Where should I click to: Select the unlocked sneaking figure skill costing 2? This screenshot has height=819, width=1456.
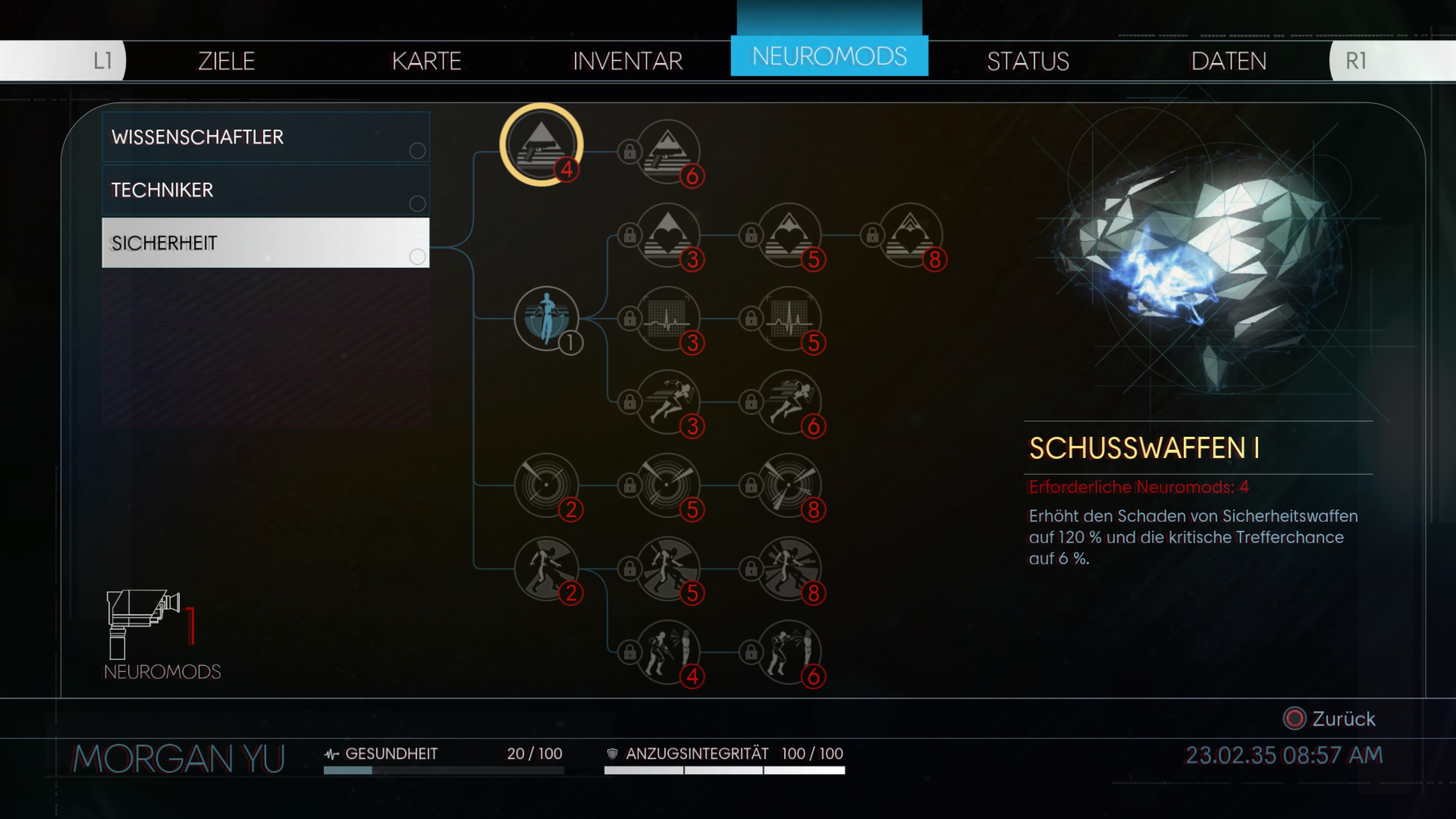(x=546, y=568)
